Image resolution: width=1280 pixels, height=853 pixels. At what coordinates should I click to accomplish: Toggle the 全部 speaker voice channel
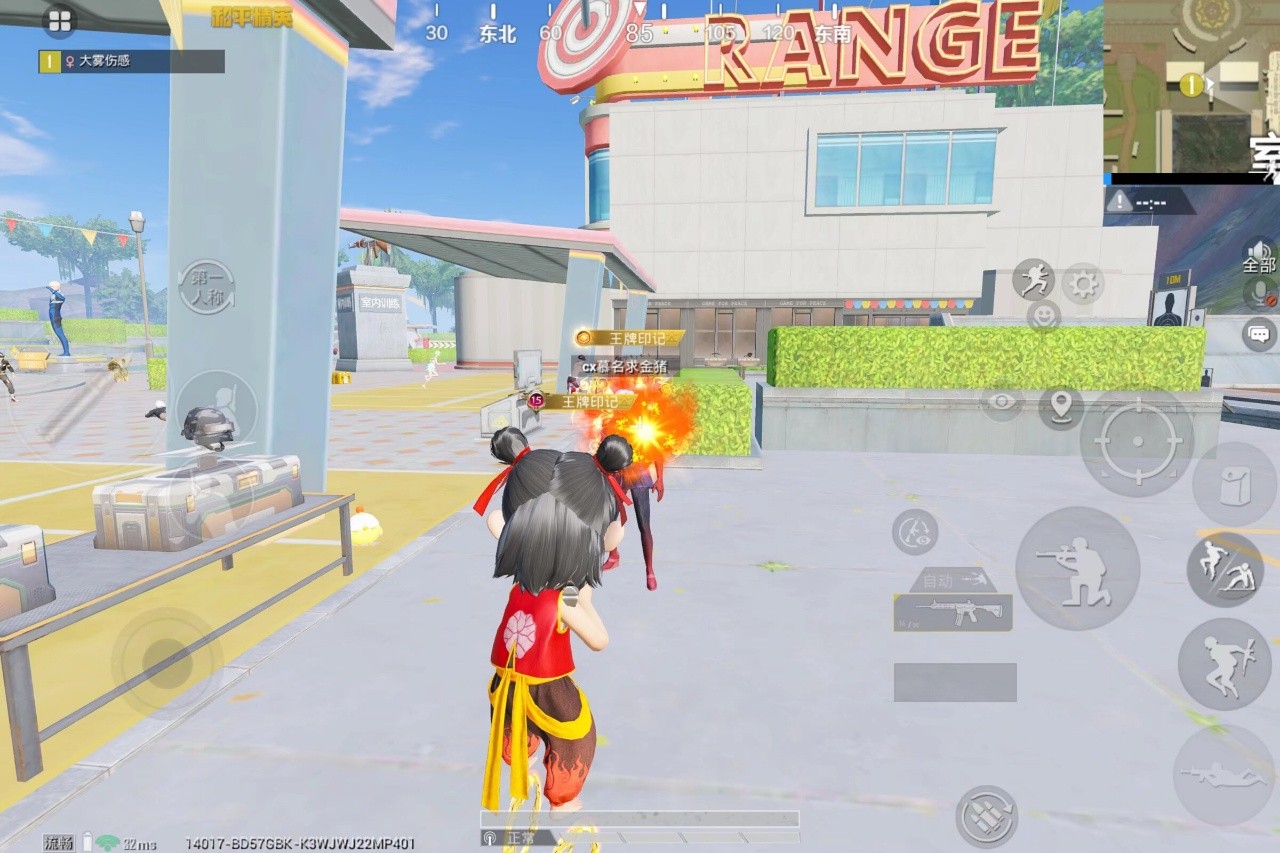click(1259, 257)
